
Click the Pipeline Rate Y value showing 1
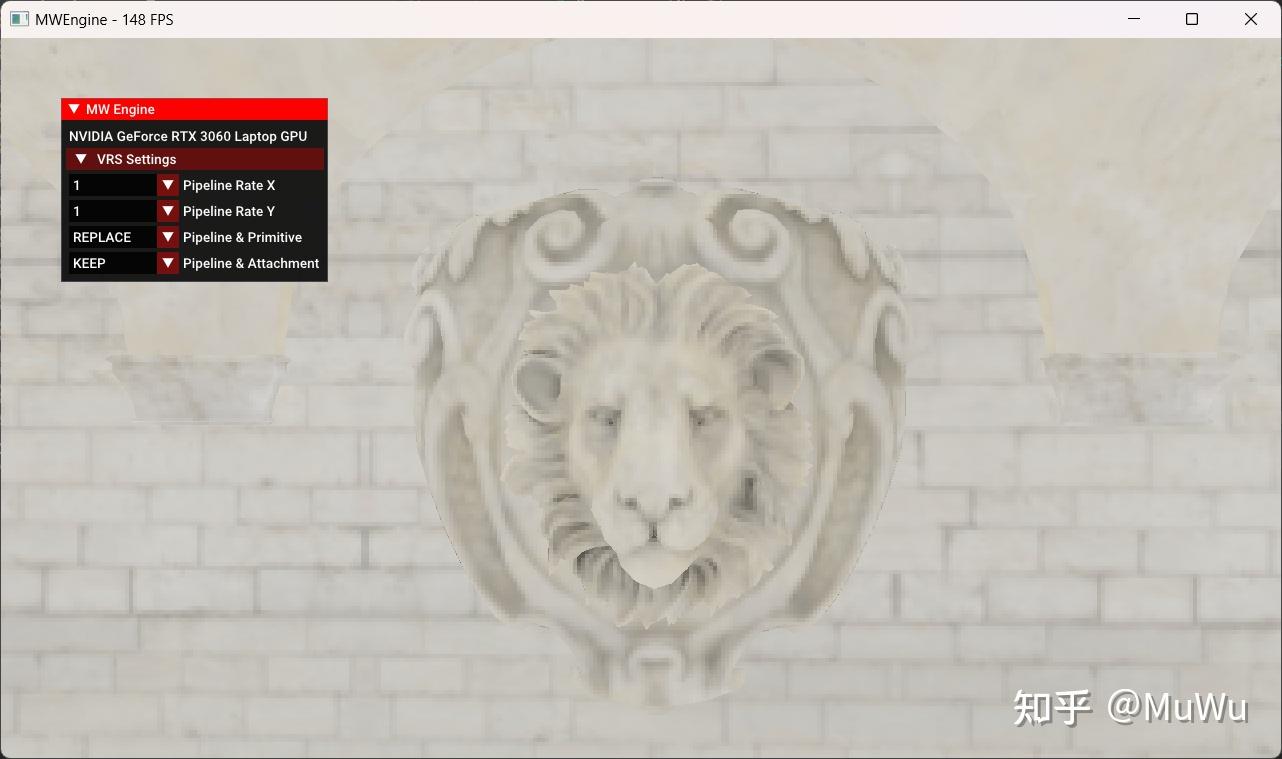pos(110,211)
